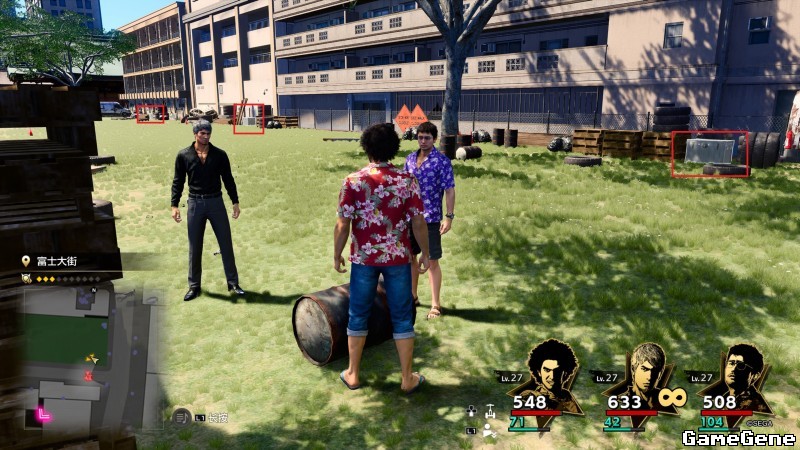The width and height of the screenshot is (800, 450).
Task: Click the infinity symbol beside the middle portrait
Action: 670,398
